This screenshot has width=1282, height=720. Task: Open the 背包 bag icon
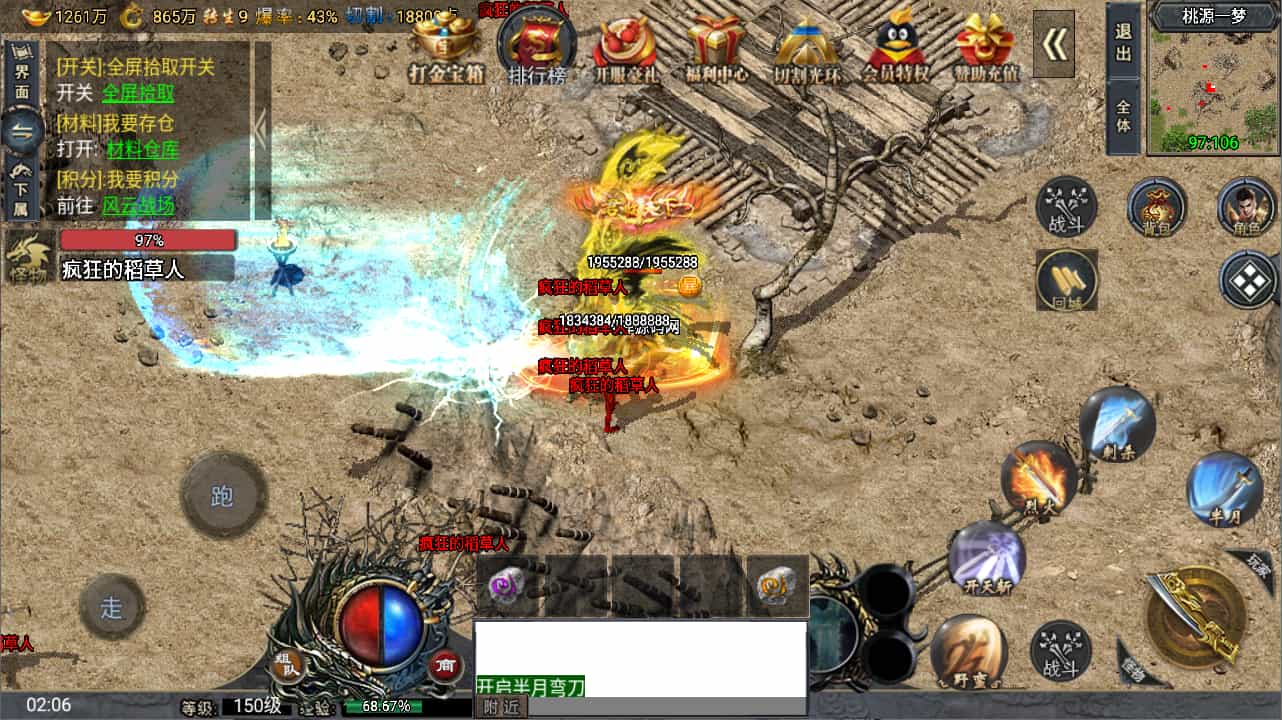[x=1156, y=207]
